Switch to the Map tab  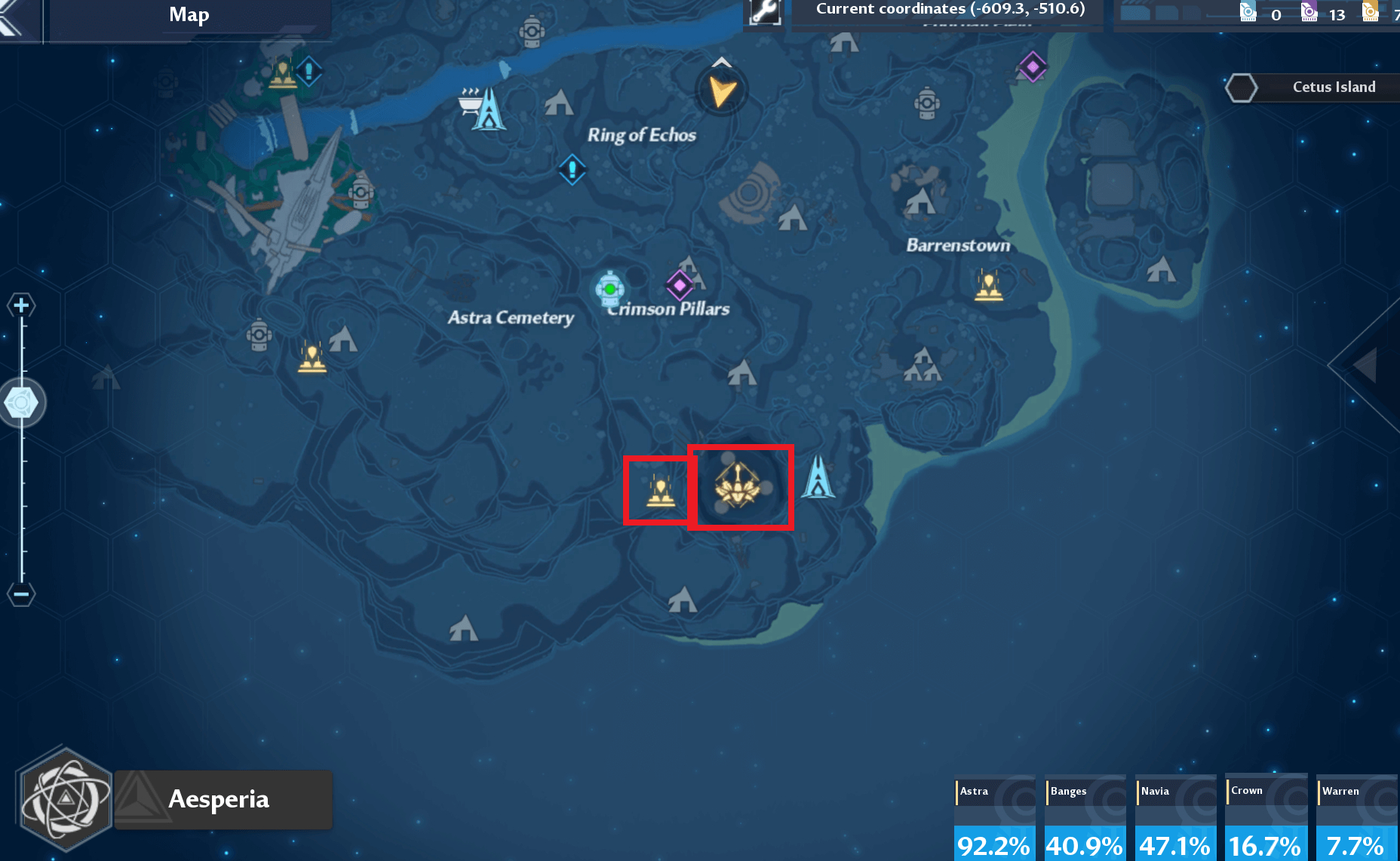pyautogui.click(x=187, y=15)
